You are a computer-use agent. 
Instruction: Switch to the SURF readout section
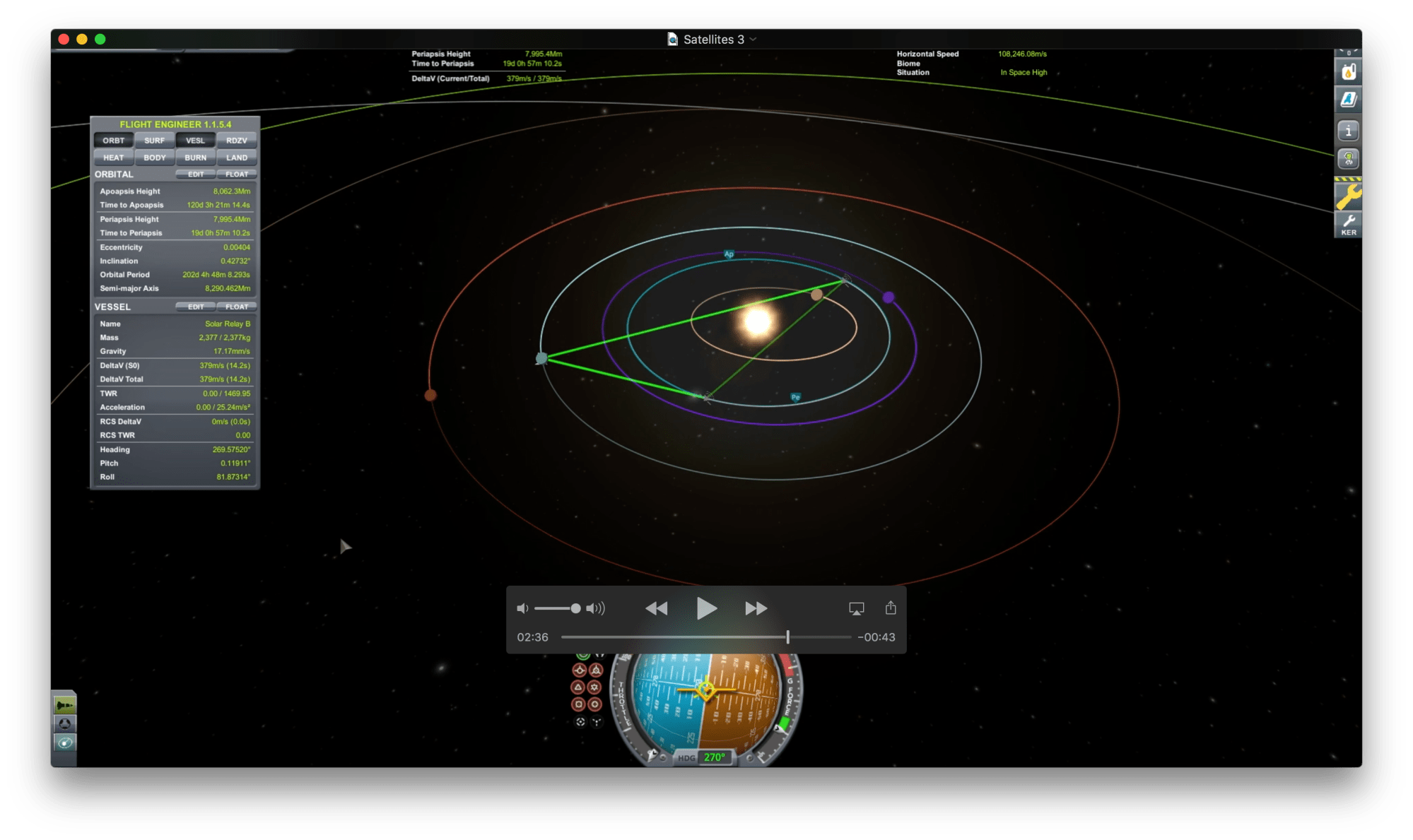click(x=154, y=141)
